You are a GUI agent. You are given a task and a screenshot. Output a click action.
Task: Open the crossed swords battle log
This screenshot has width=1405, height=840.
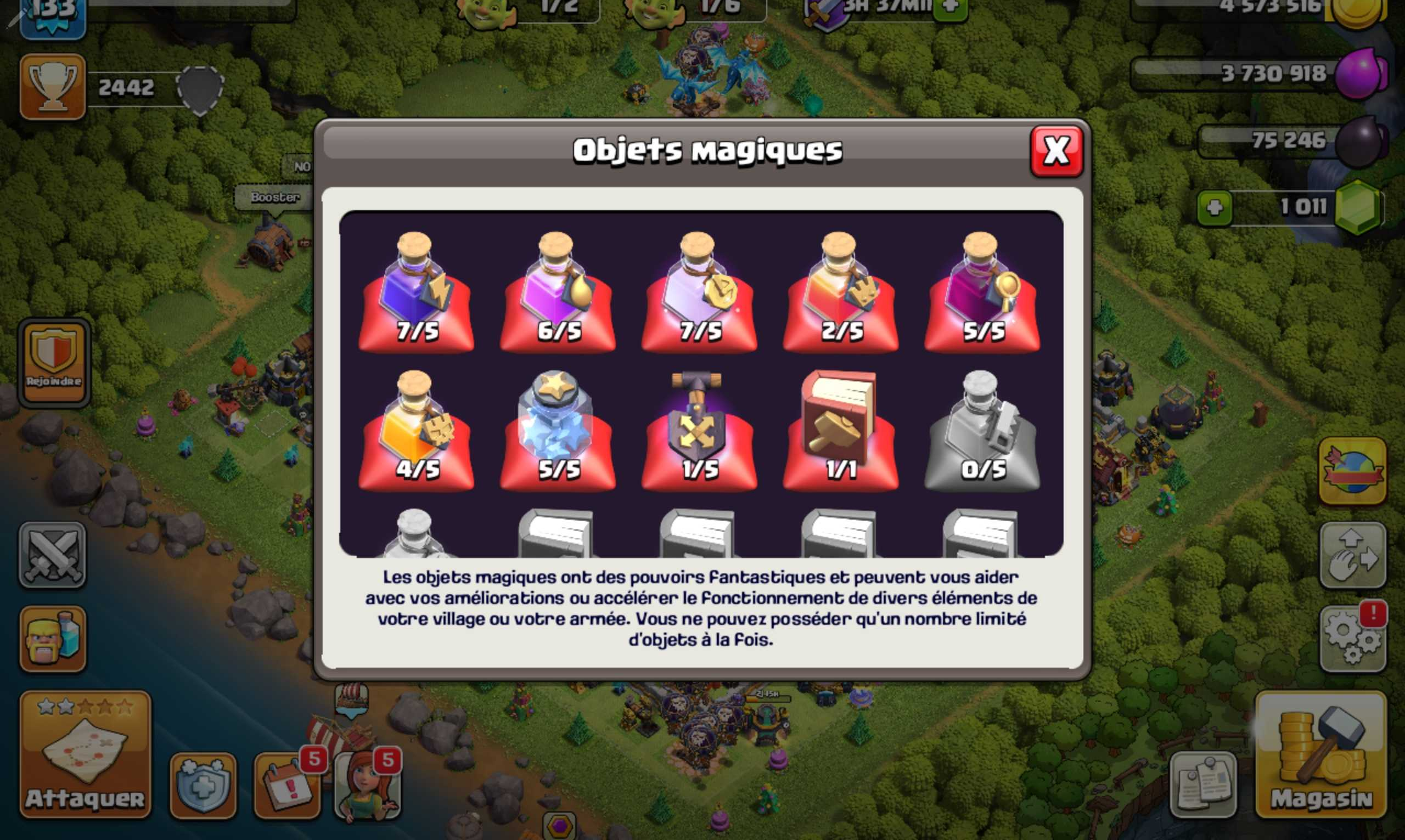click(53, 555)
